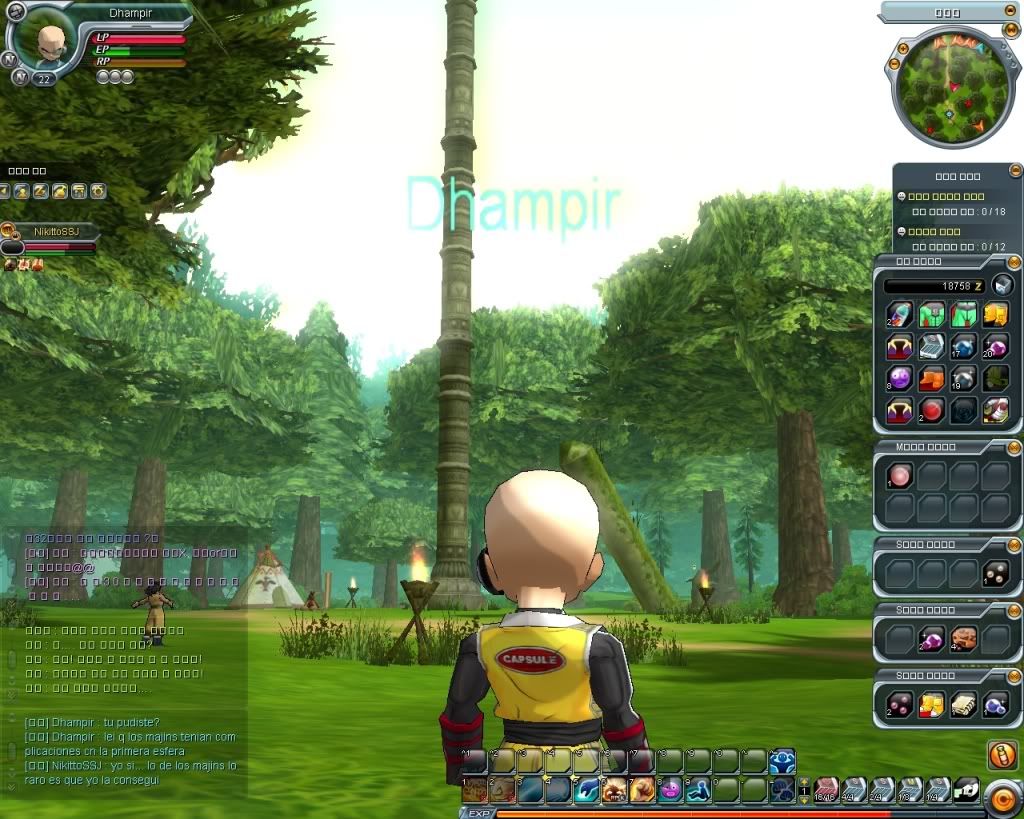
Task: Activate the golden fist skill on the hotbar
Action: [x=643, y=789]
